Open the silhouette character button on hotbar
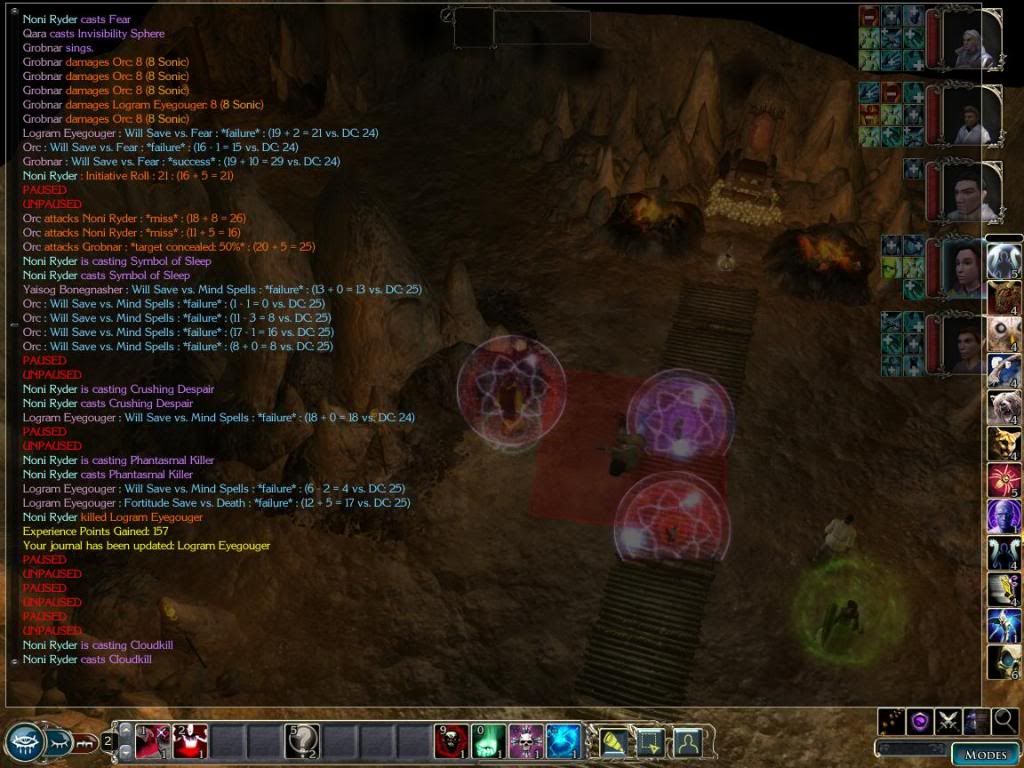1024x768 pixels. click(x=687, y=741)
